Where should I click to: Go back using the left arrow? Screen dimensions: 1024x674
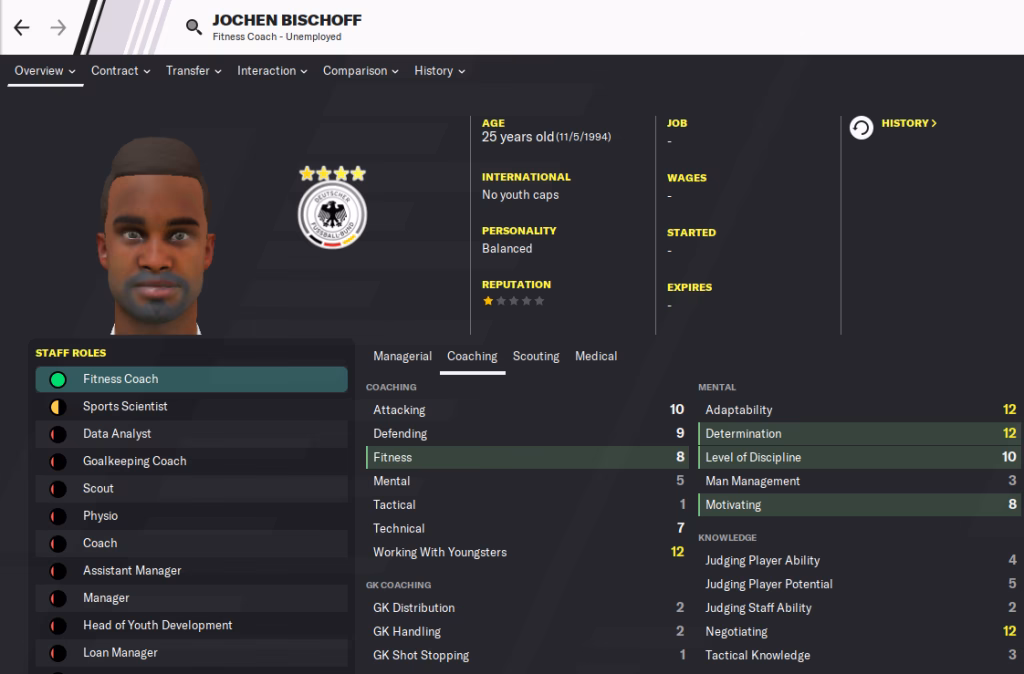coord(22,28)
